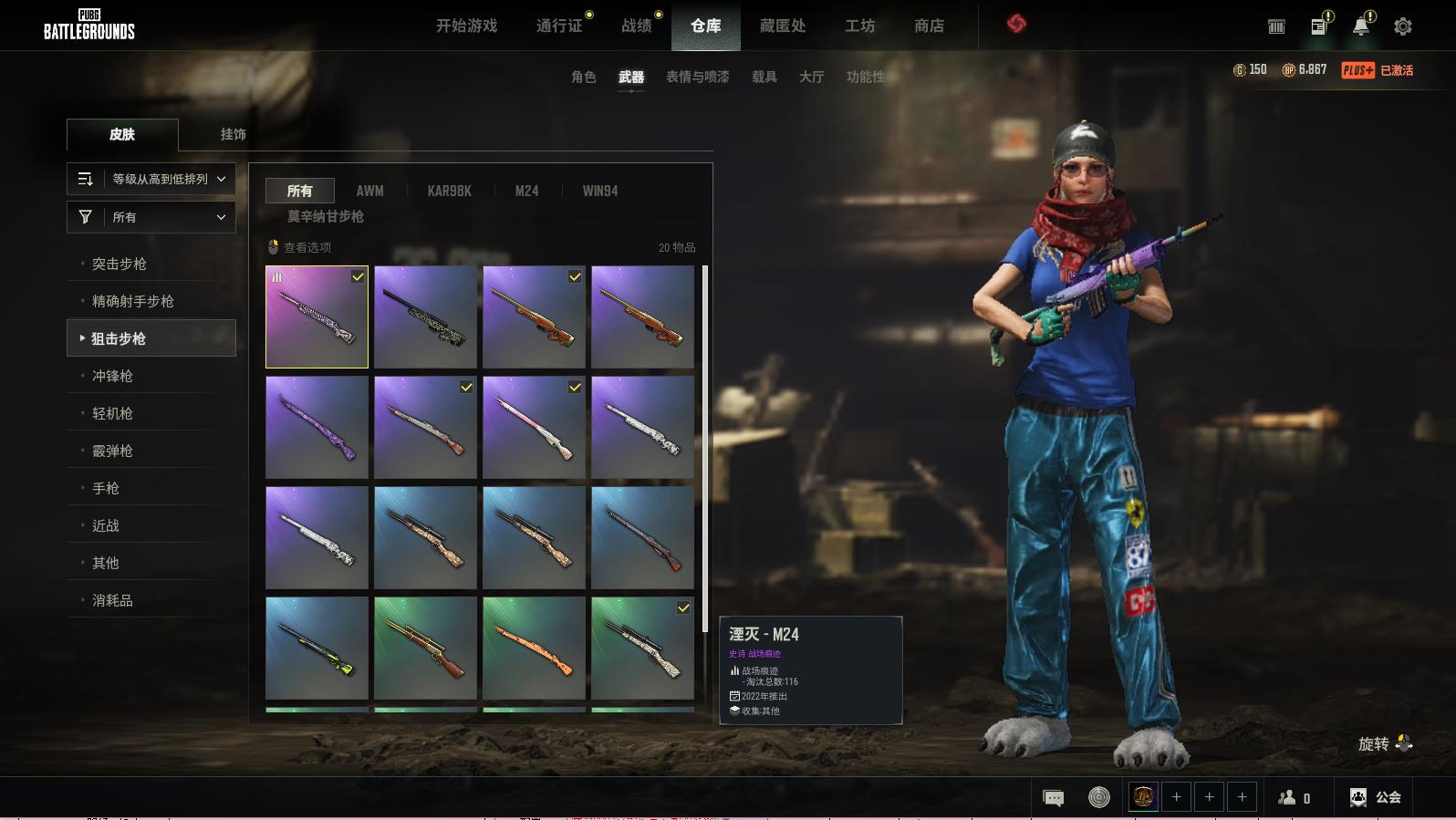Select 突击步枪 assault rifle category

click(x=120, y=264)
